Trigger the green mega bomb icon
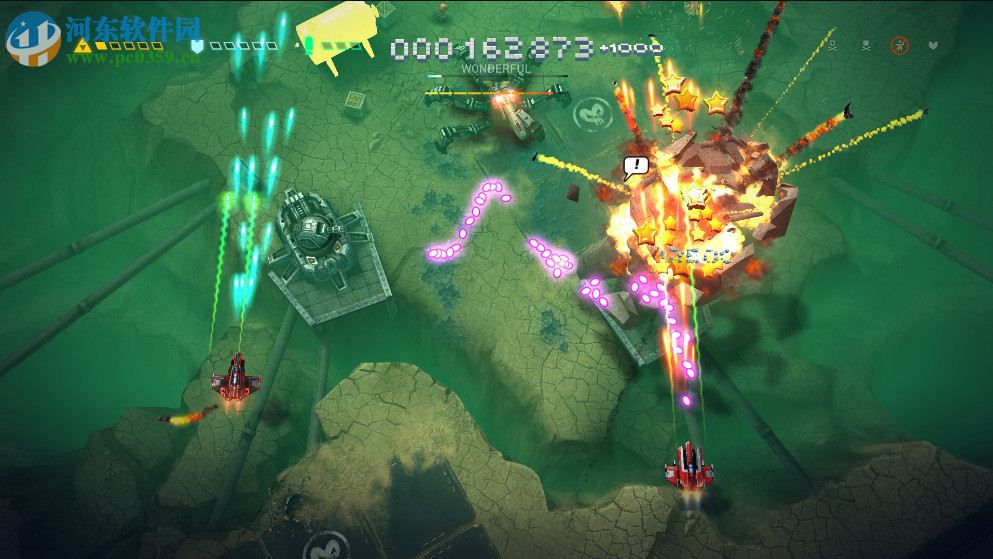The height and width of the screenshot is (559, 993). coord(309,45)
